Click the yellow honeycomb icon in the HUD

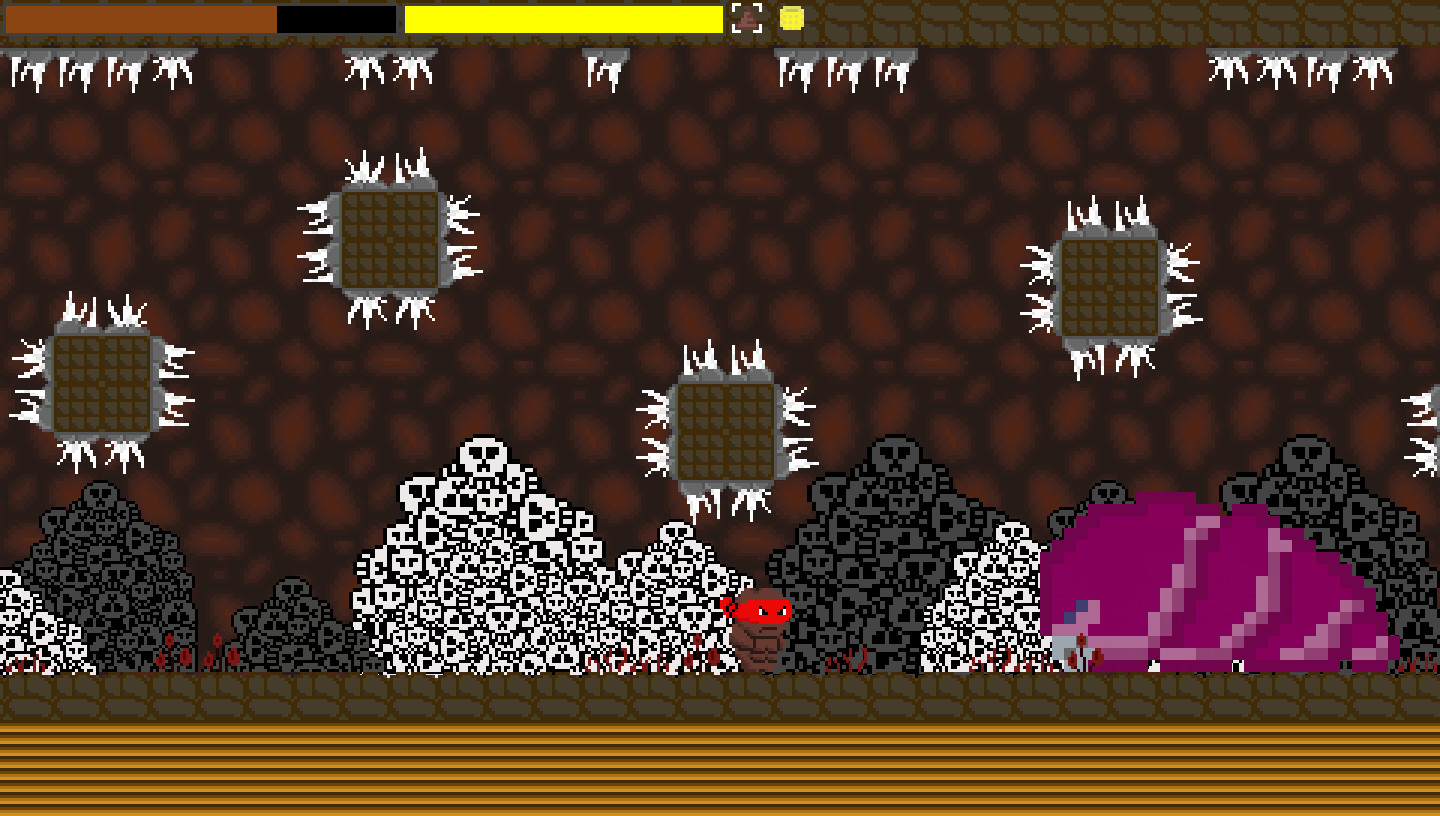tap(789, 18)
